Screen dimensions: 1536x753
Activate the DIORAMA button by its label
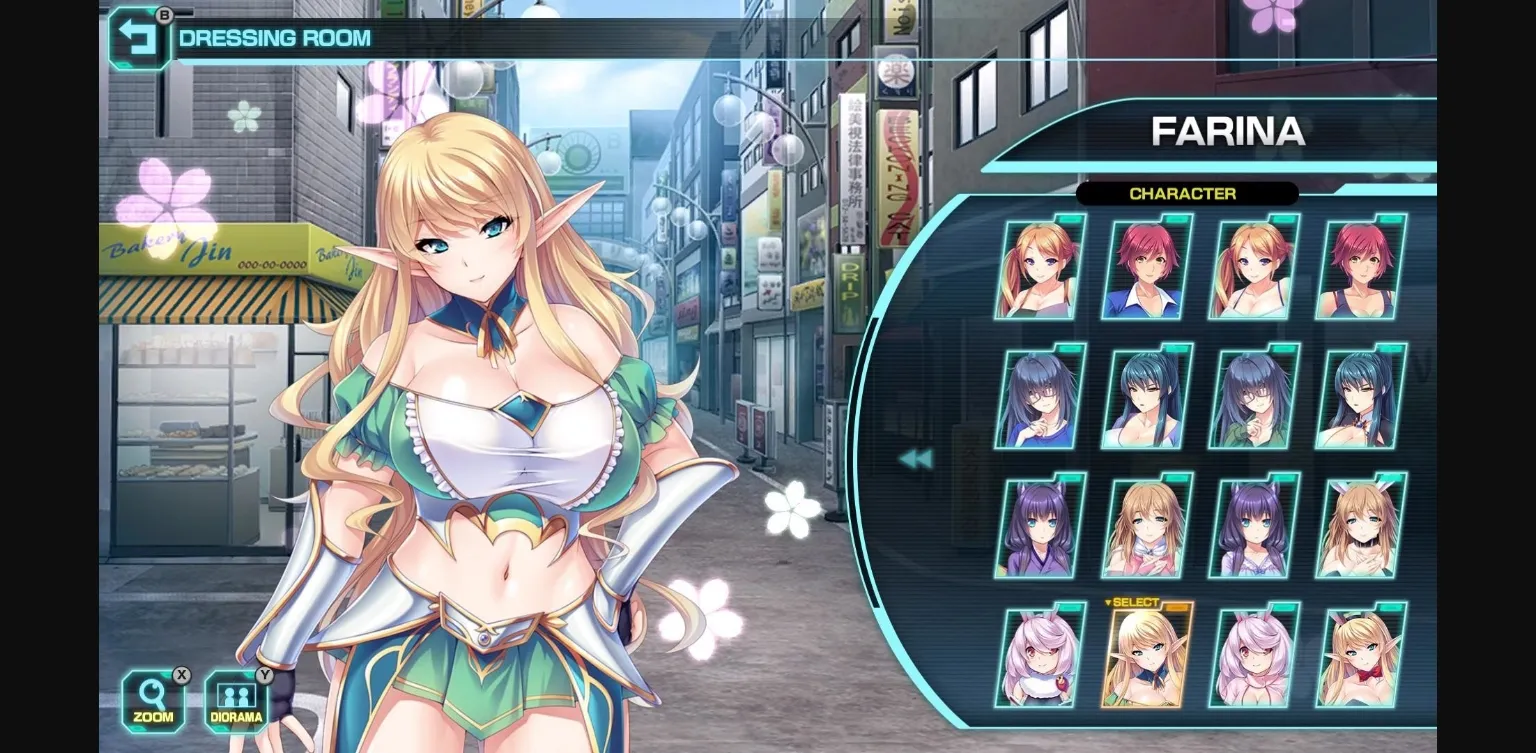click(x=235, y=716)
